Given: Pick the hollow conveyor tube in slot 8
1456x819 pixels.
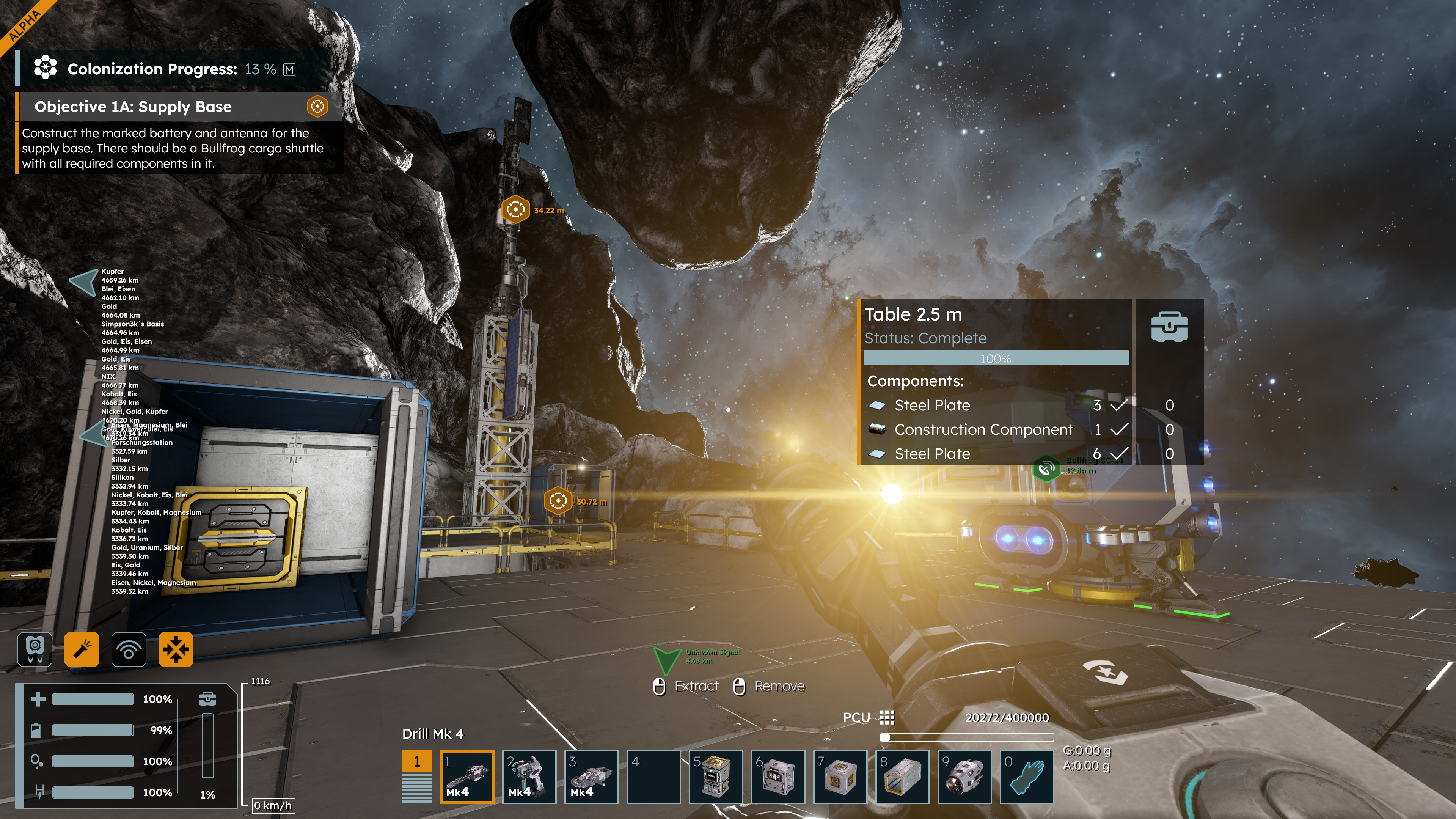Looking at the screenshot, I should [x=902, y=776].
